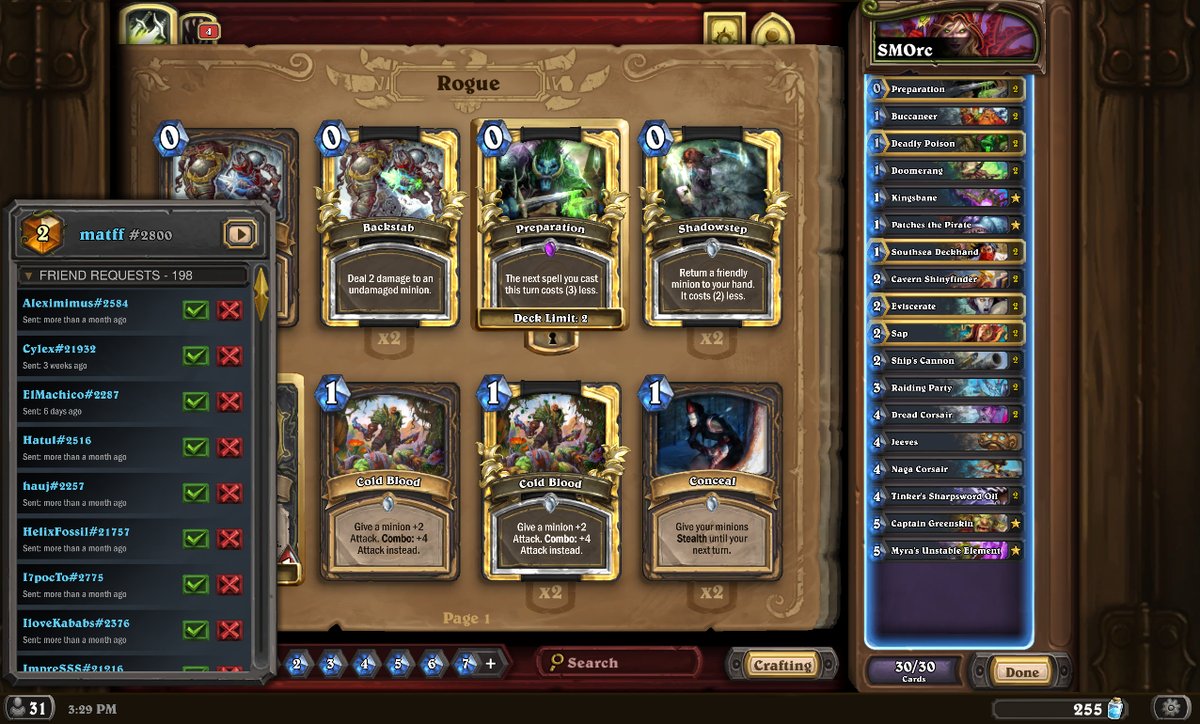Click the Eviscerate deck entry
Screen dimensions: 1200x724
[946, 307]
